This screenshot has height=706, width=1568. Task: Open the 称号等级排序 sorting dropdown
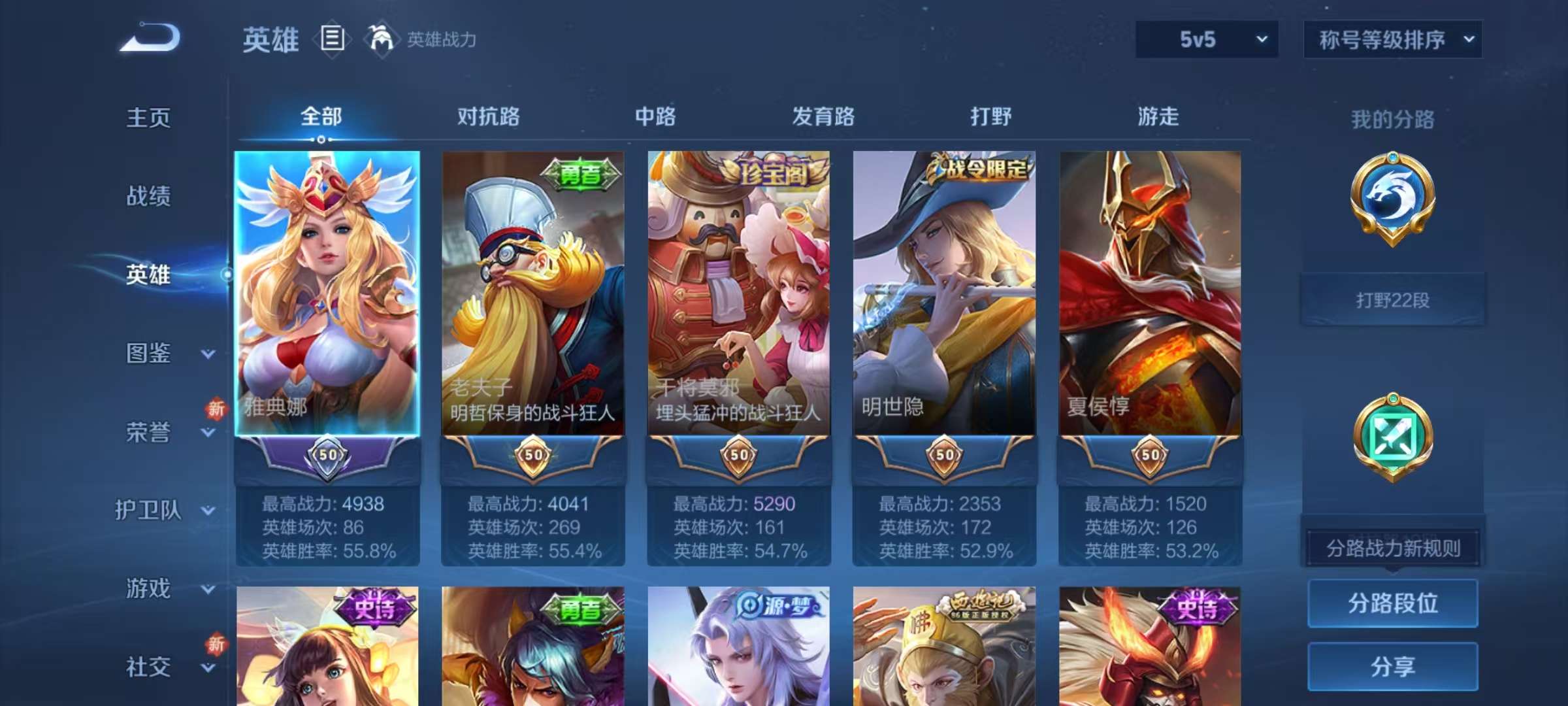point(1393,39)
